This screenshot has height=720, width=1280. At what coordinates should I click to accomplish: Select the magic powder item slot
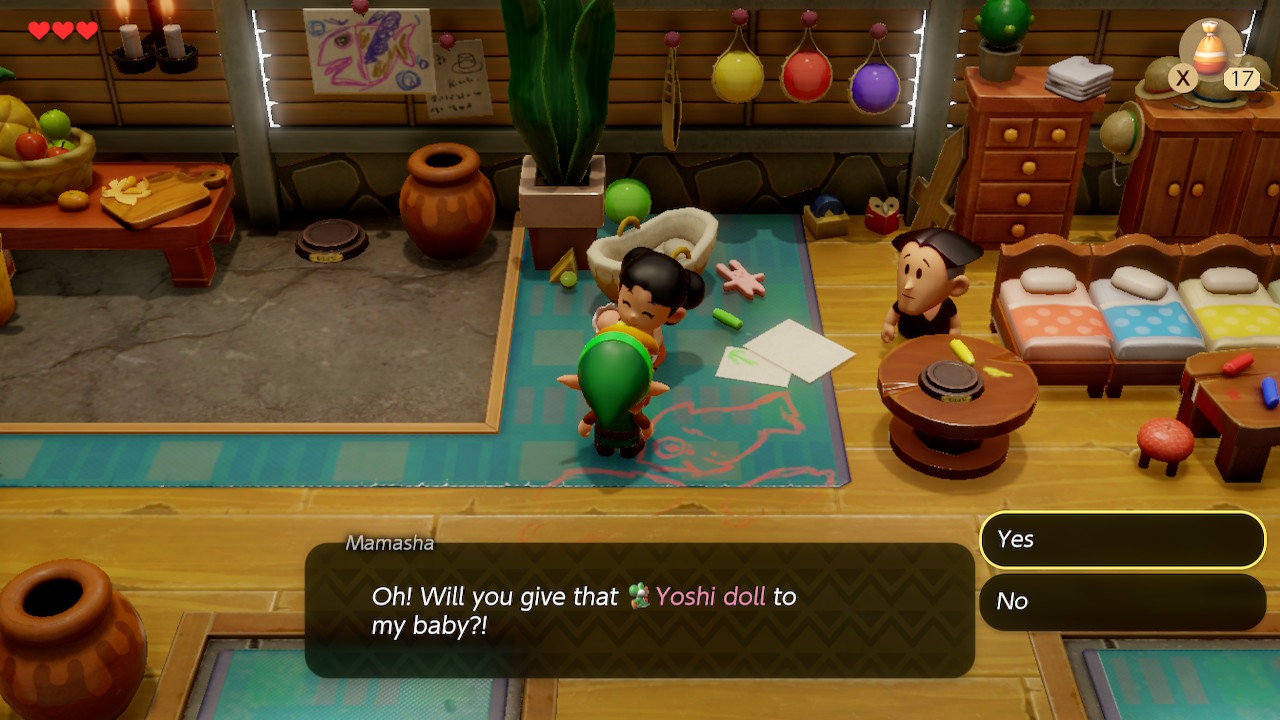(x=1212, y=52)
